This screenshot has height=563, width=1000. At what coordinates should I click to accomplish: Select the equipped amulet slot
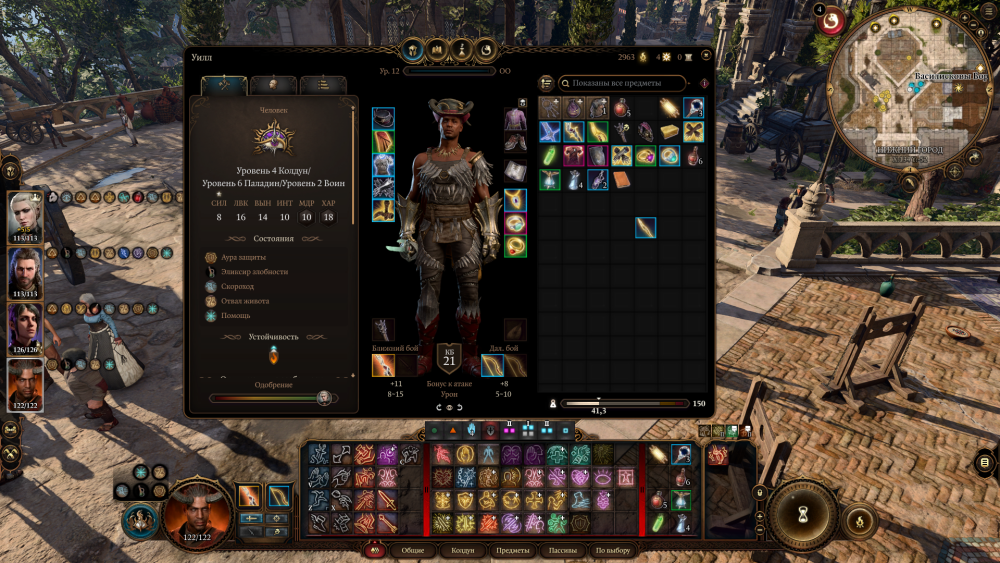pos(515,199)
